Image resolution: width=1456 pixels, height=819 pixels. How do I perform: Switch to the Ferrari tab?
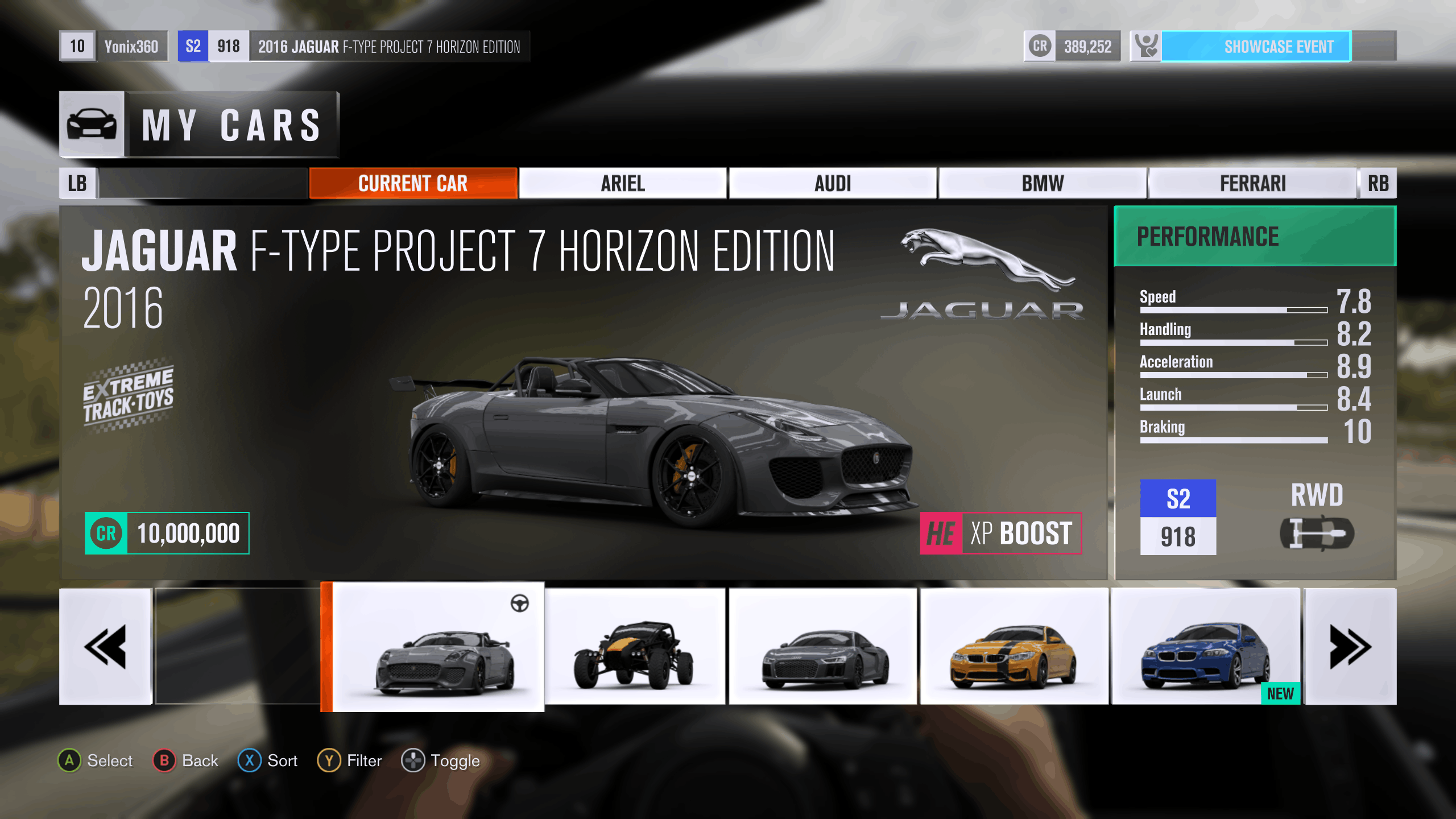(x=1252, y=183)
